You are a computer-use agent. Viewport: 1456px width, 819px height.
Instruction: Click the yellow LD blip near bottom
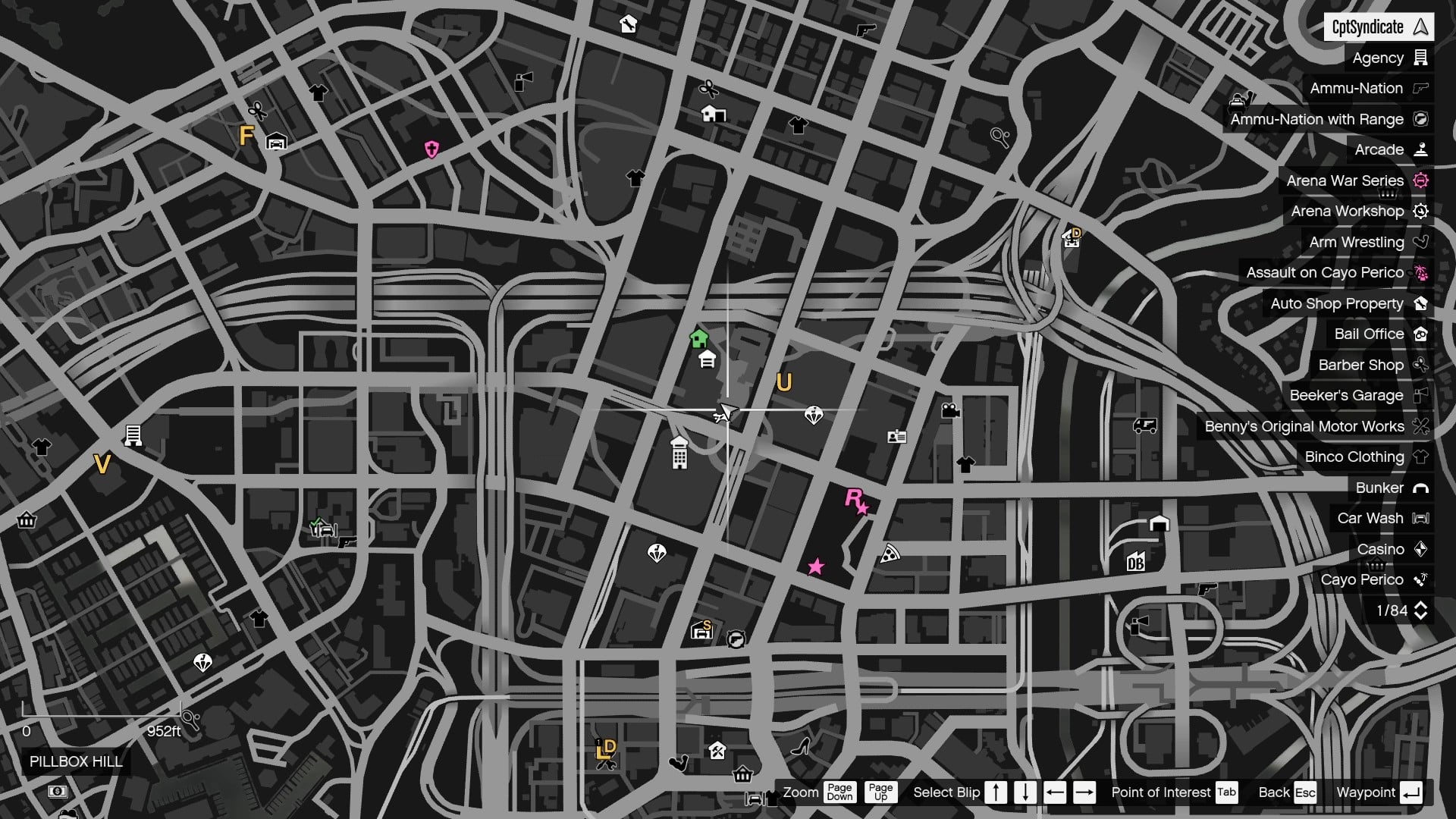[607, 748]
